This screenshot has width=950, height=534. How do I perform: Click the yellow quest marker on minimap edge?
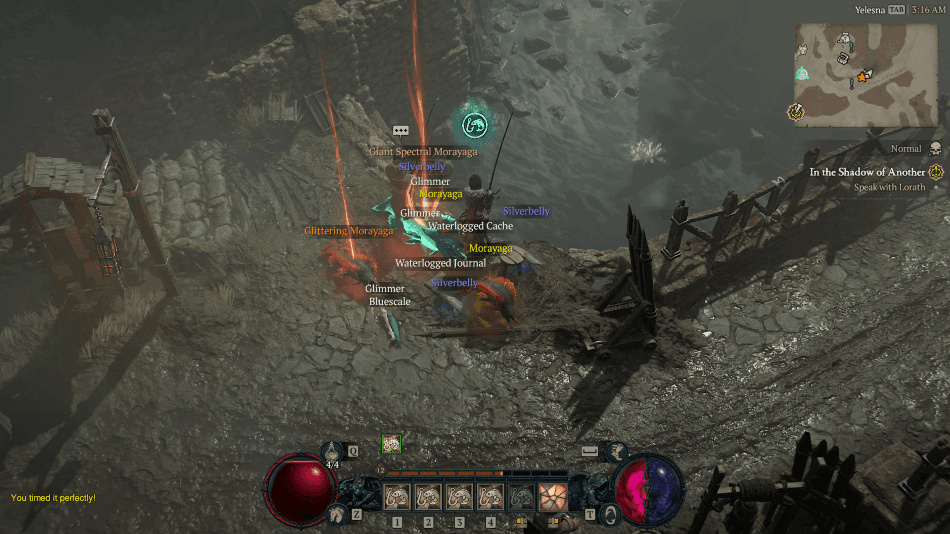[797, 111]
